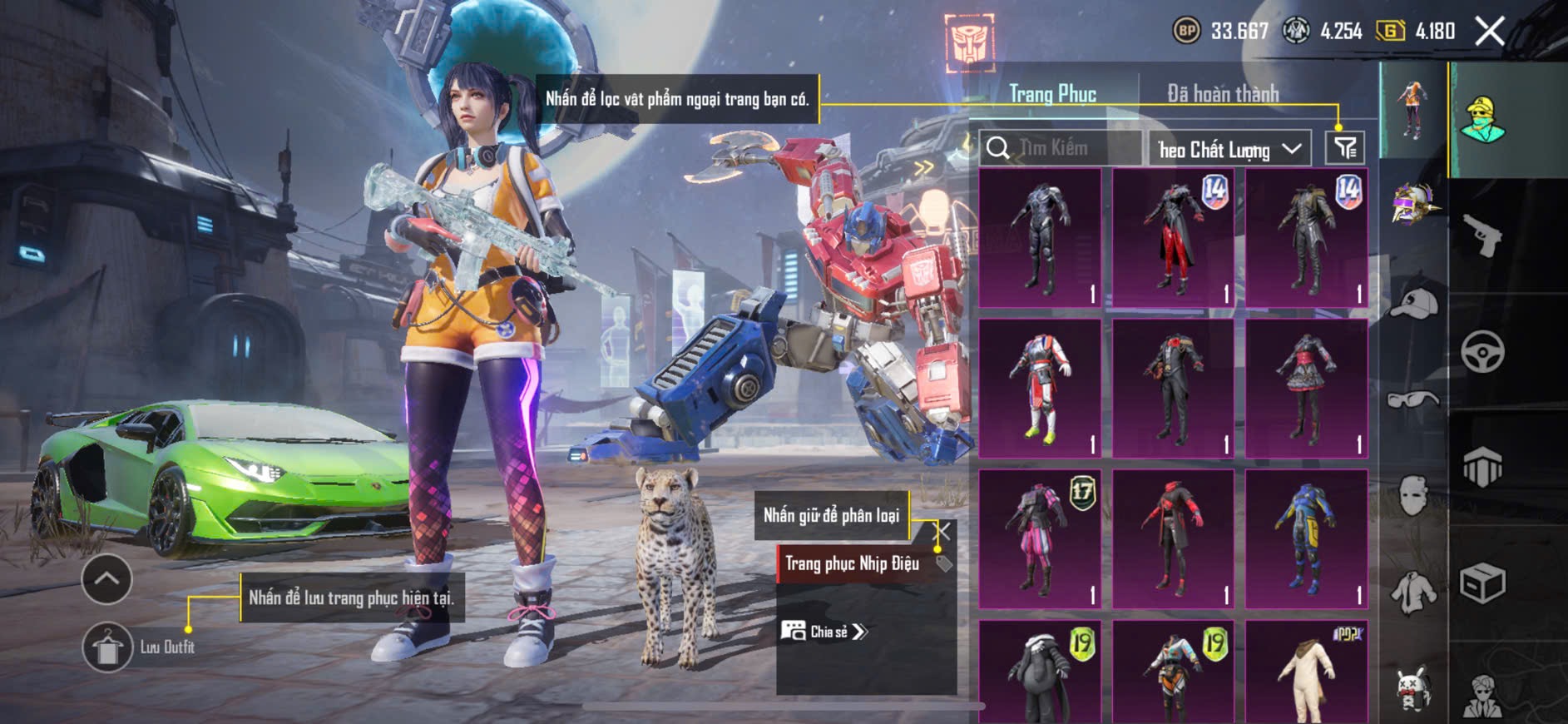Select the baseball cap headwear category
This screenshot has width=1568, height=724.
point(1413,304)
